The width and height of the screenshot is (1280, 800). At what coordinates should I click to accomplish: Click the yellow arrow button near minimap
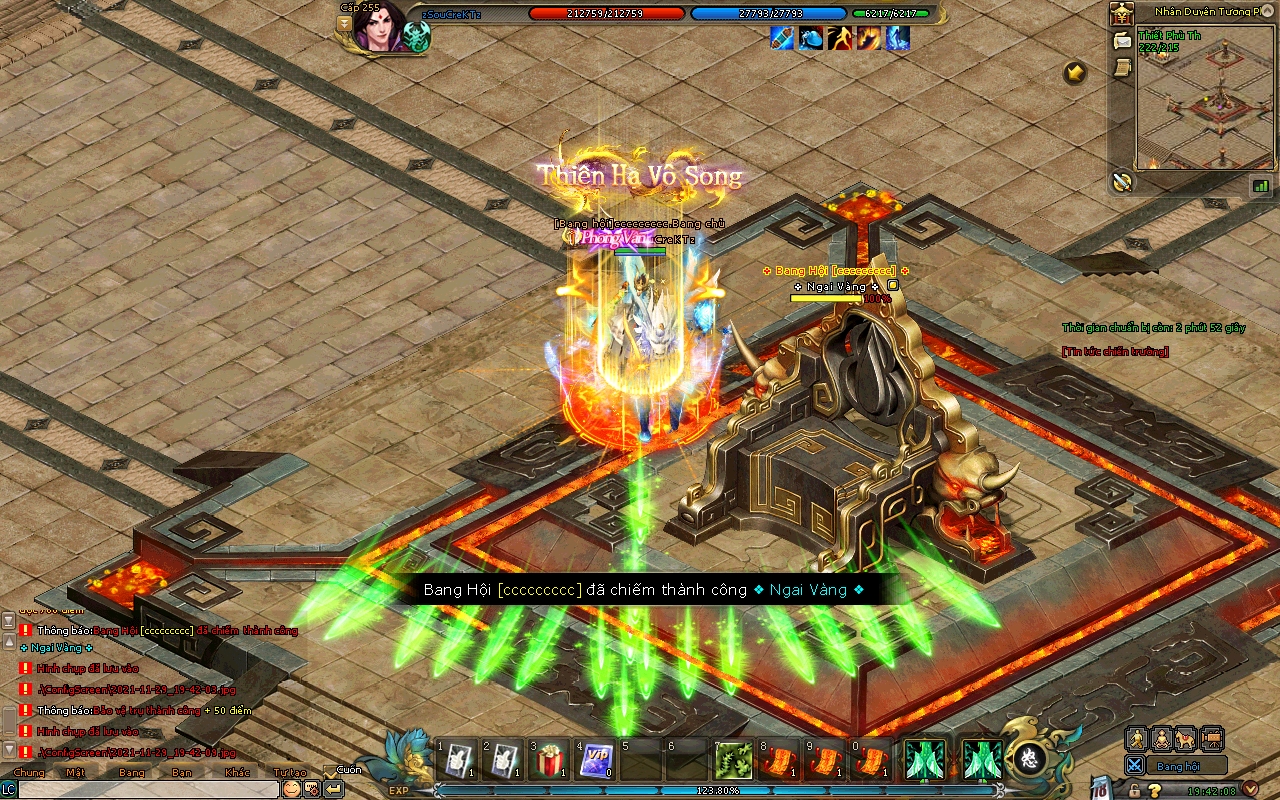pyautogui.click(x=1075, y=72)
